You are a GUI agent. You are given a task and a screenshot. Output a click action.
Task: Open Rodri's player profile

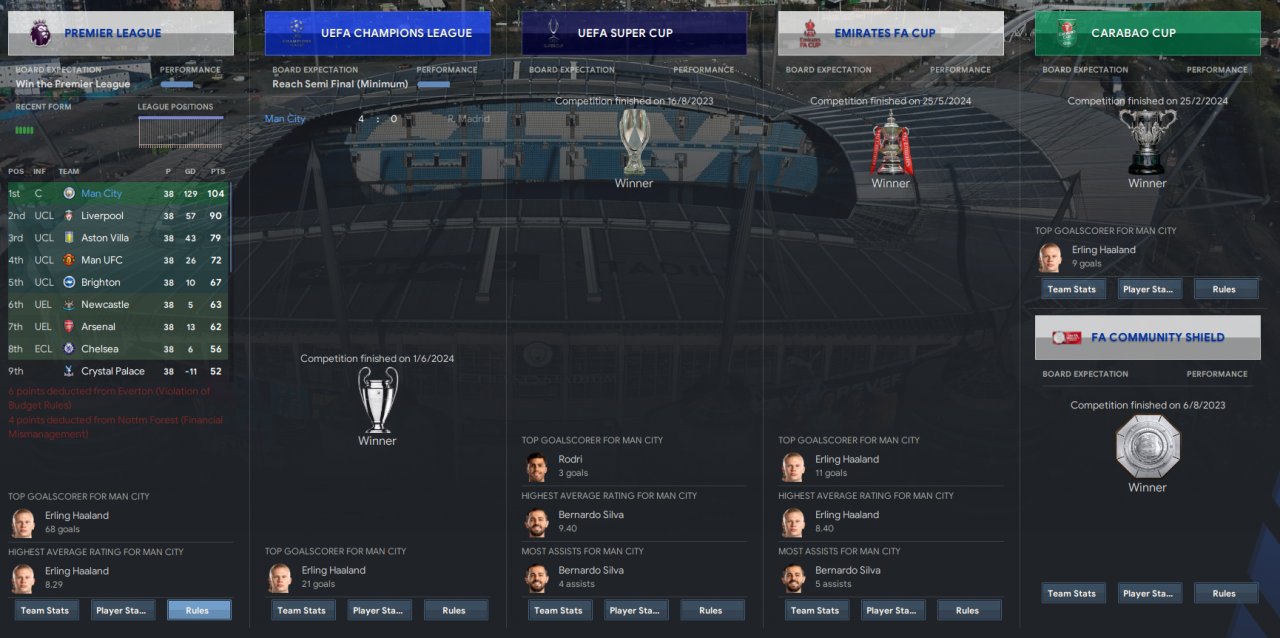[x=570, y=460]
